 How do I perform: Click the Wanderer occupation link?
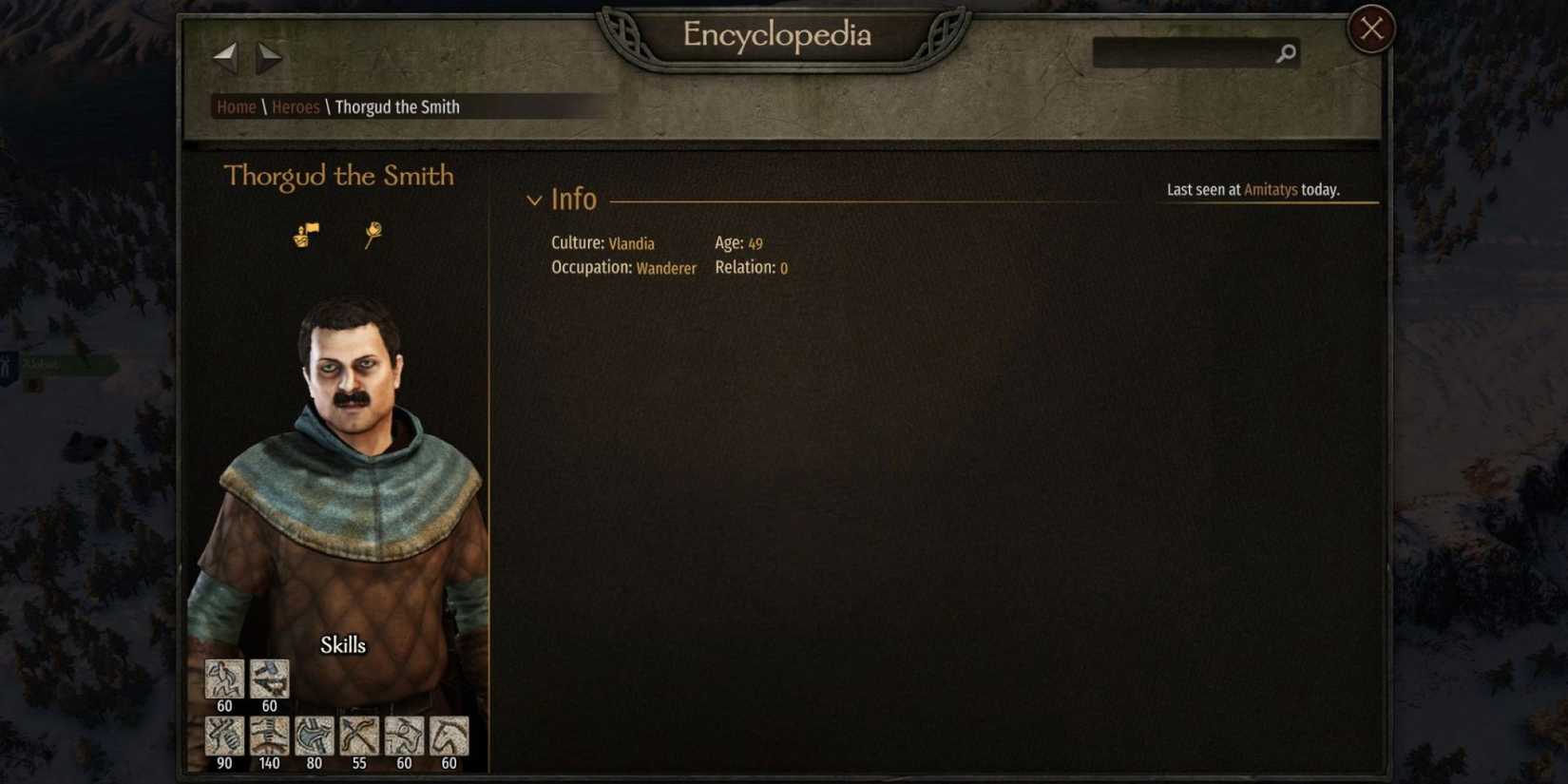pos(666,268)
